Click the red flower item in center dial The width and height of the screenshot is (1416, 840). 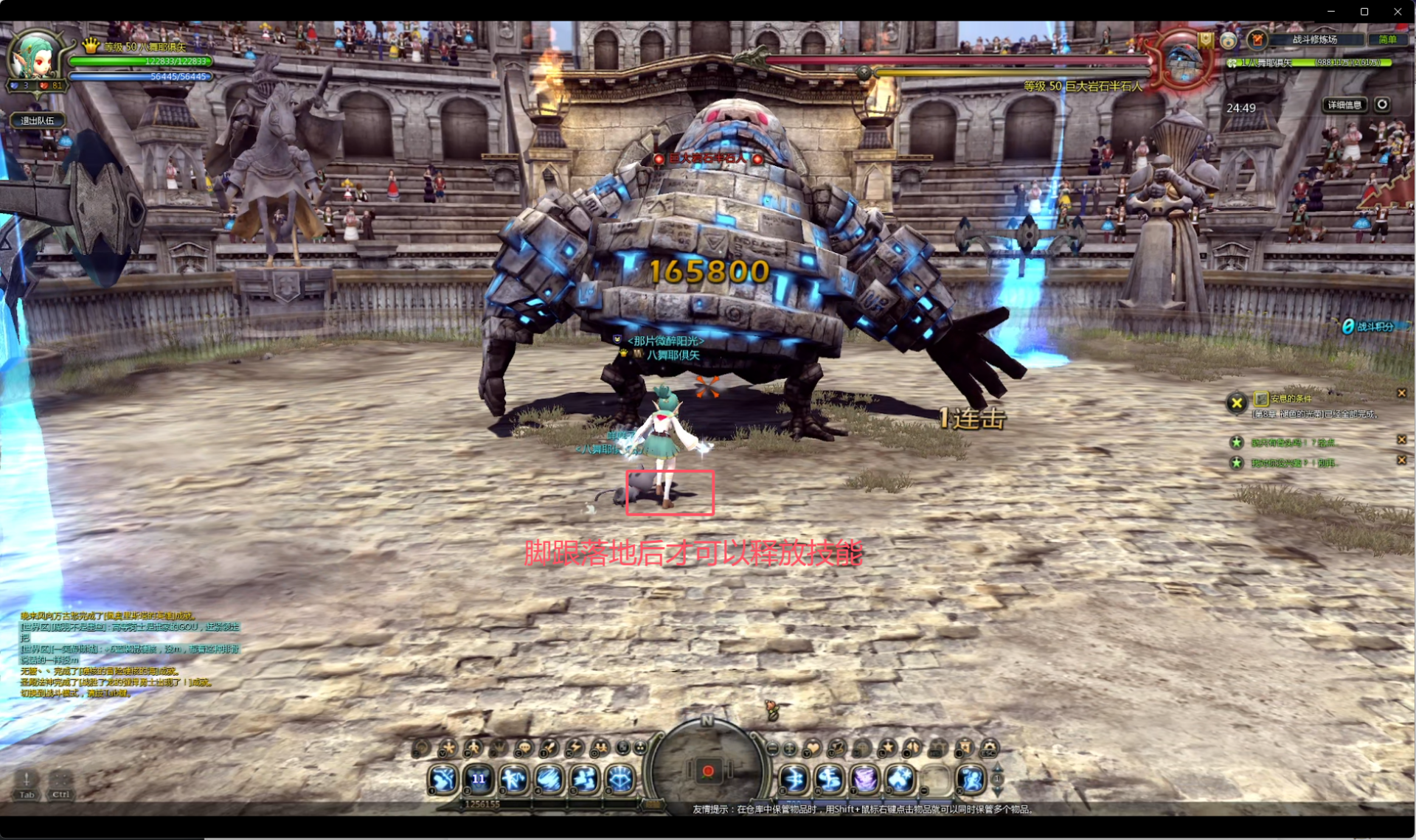707,771
